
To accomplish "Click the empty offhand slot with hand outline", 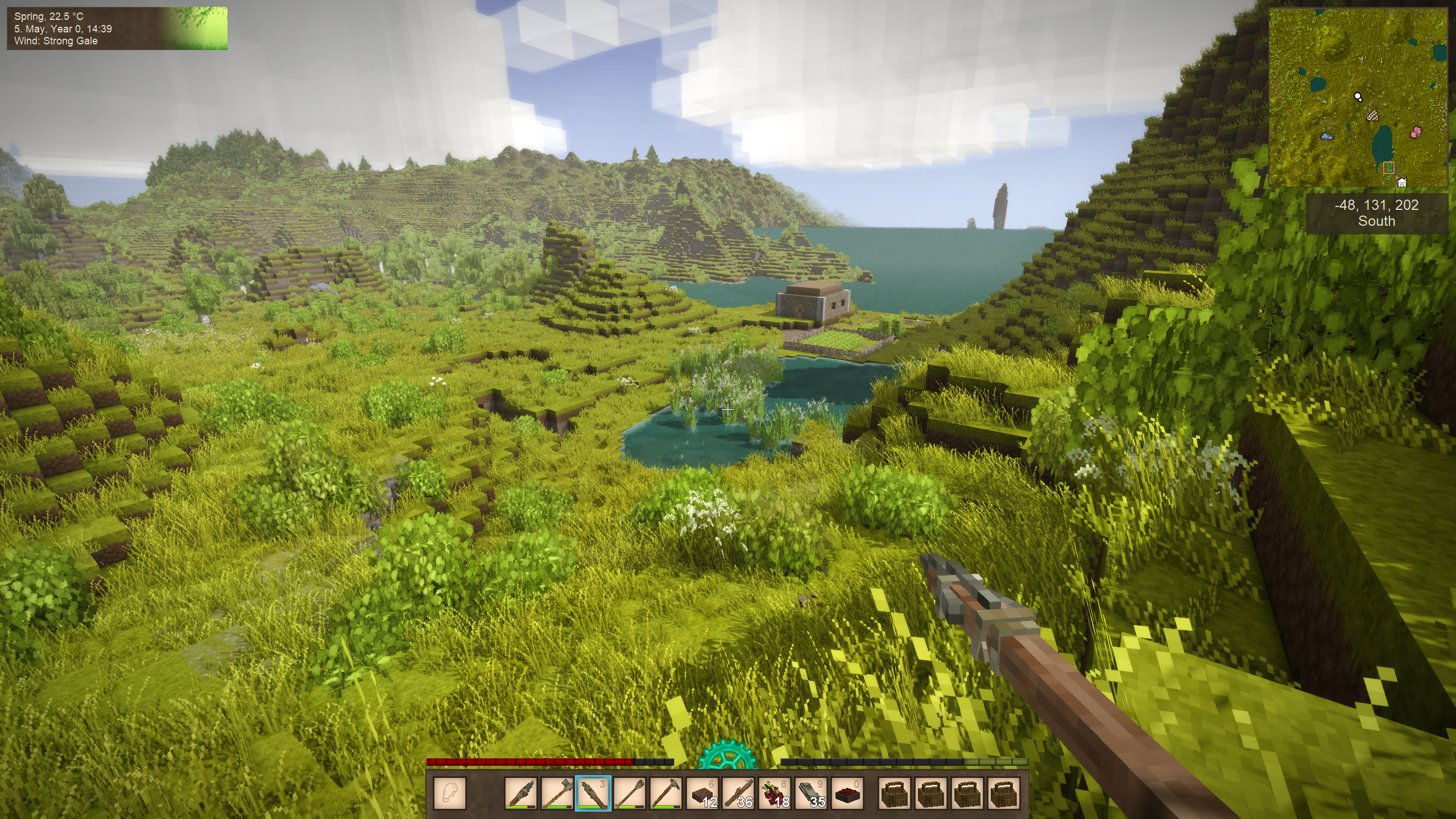I will point(450,793).
